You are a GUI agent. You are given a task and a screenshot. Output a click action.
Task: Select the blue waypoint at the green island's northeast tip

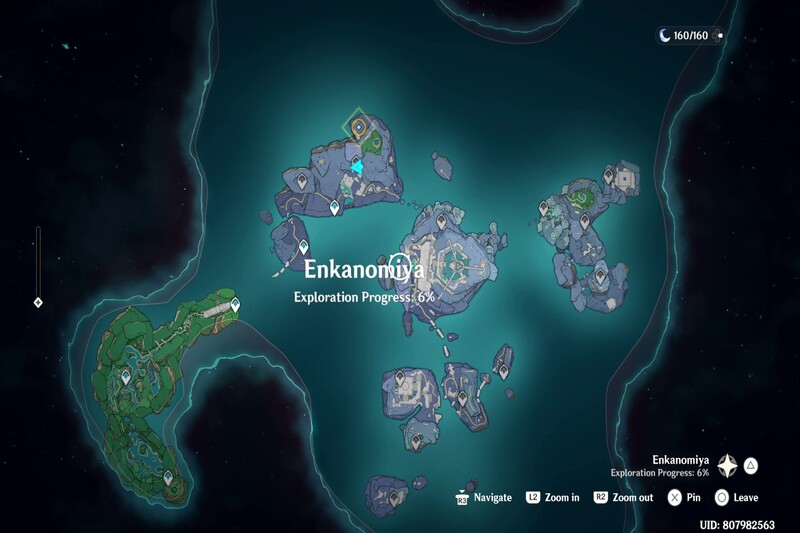click(235, 304)
